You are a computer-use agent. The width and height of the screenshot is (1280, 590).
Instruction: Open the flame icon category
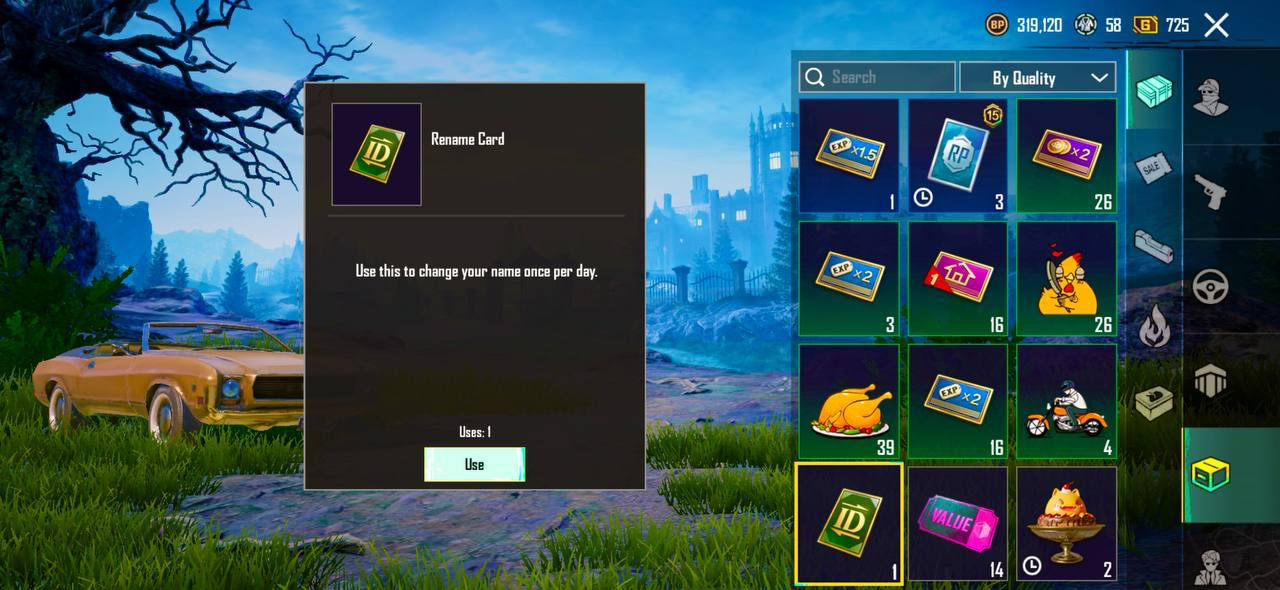pyautogui.click(x=1154, y=326)
